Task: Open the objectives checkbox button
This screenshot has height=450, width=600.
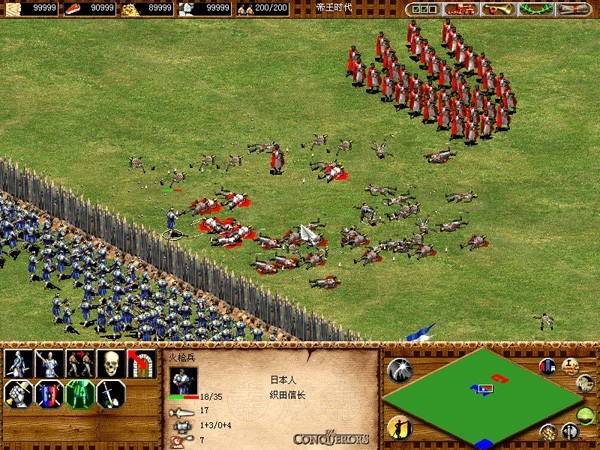Action: pyautogui.click(x=421, y=9)
